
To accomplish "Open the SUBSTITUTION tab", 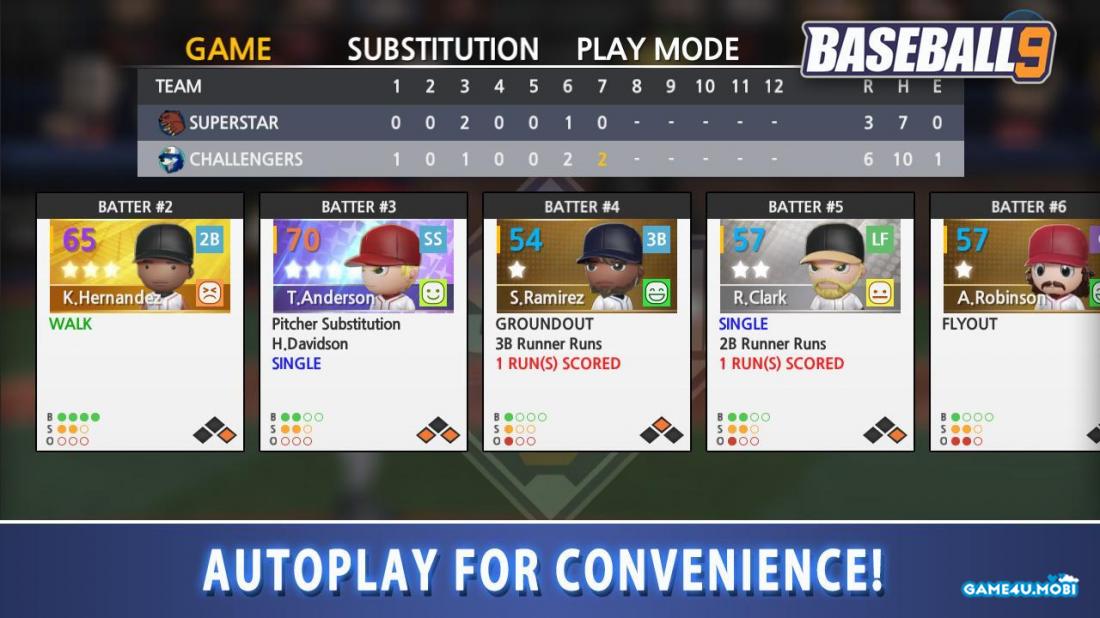I will coord(442,49).
